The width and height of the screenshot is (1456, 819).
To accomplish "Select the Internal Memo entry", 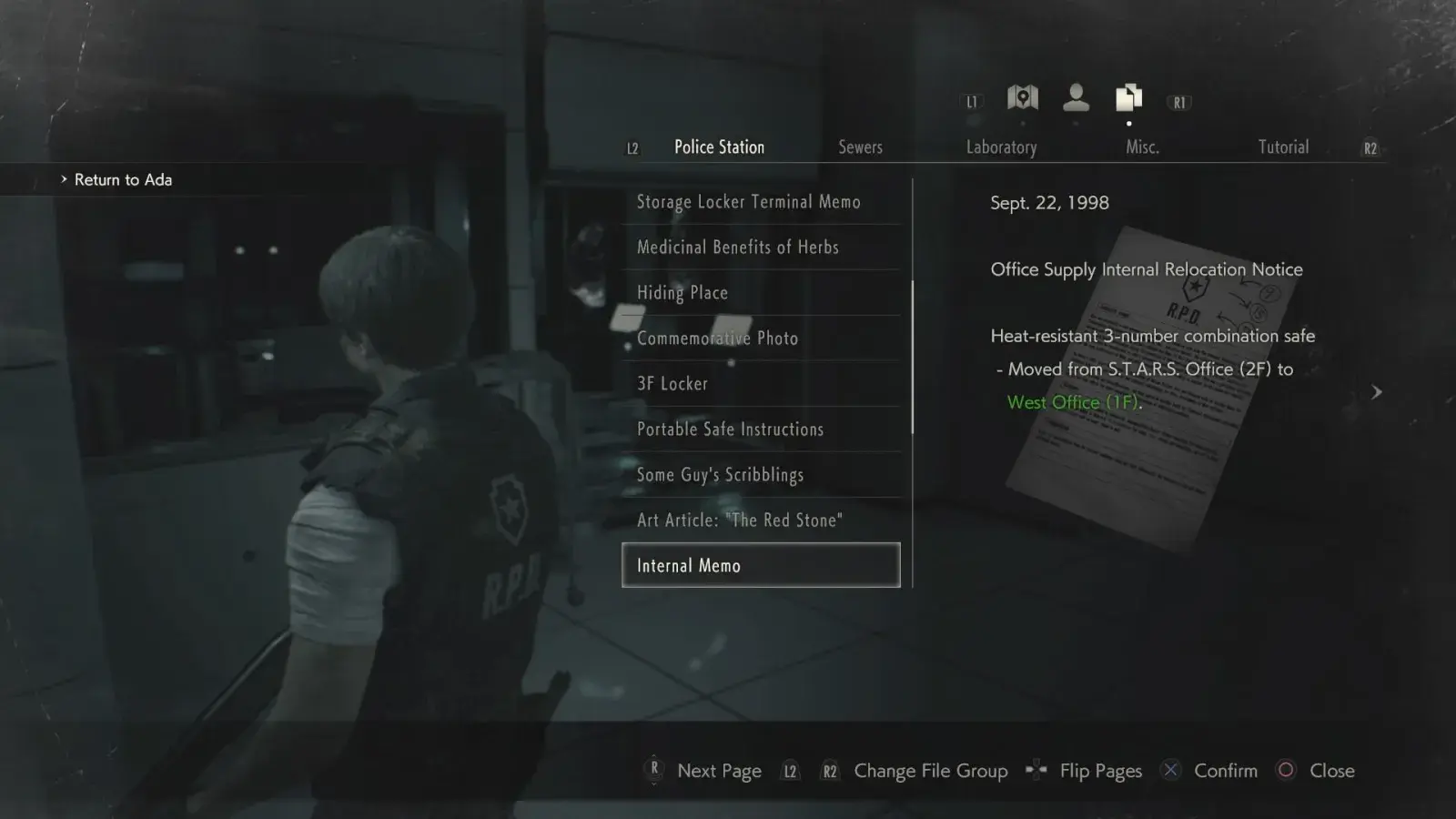I will tap(761, 566).
